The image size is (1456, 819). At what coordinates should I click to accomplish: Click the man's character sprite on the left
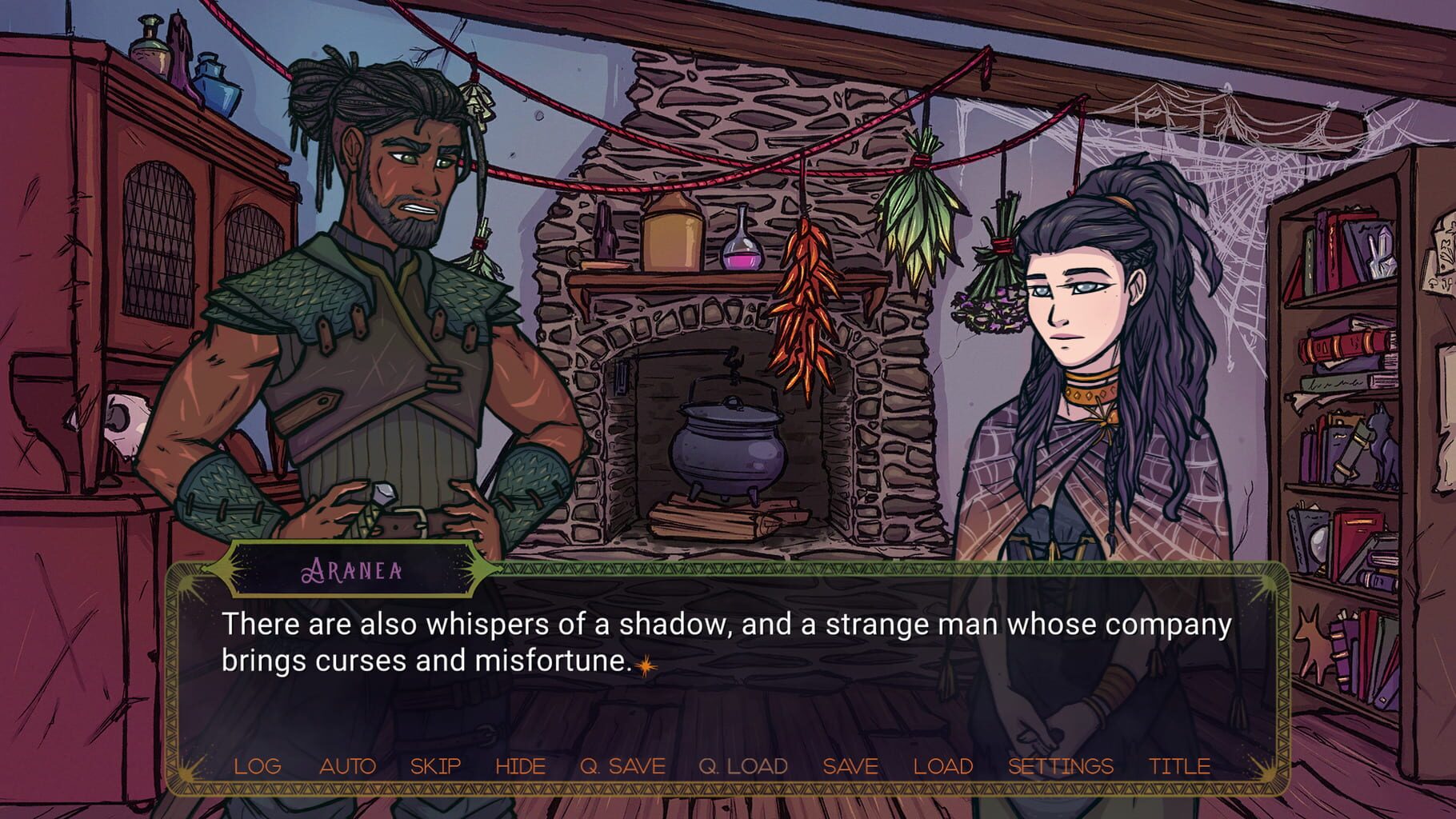pos(376,320)
